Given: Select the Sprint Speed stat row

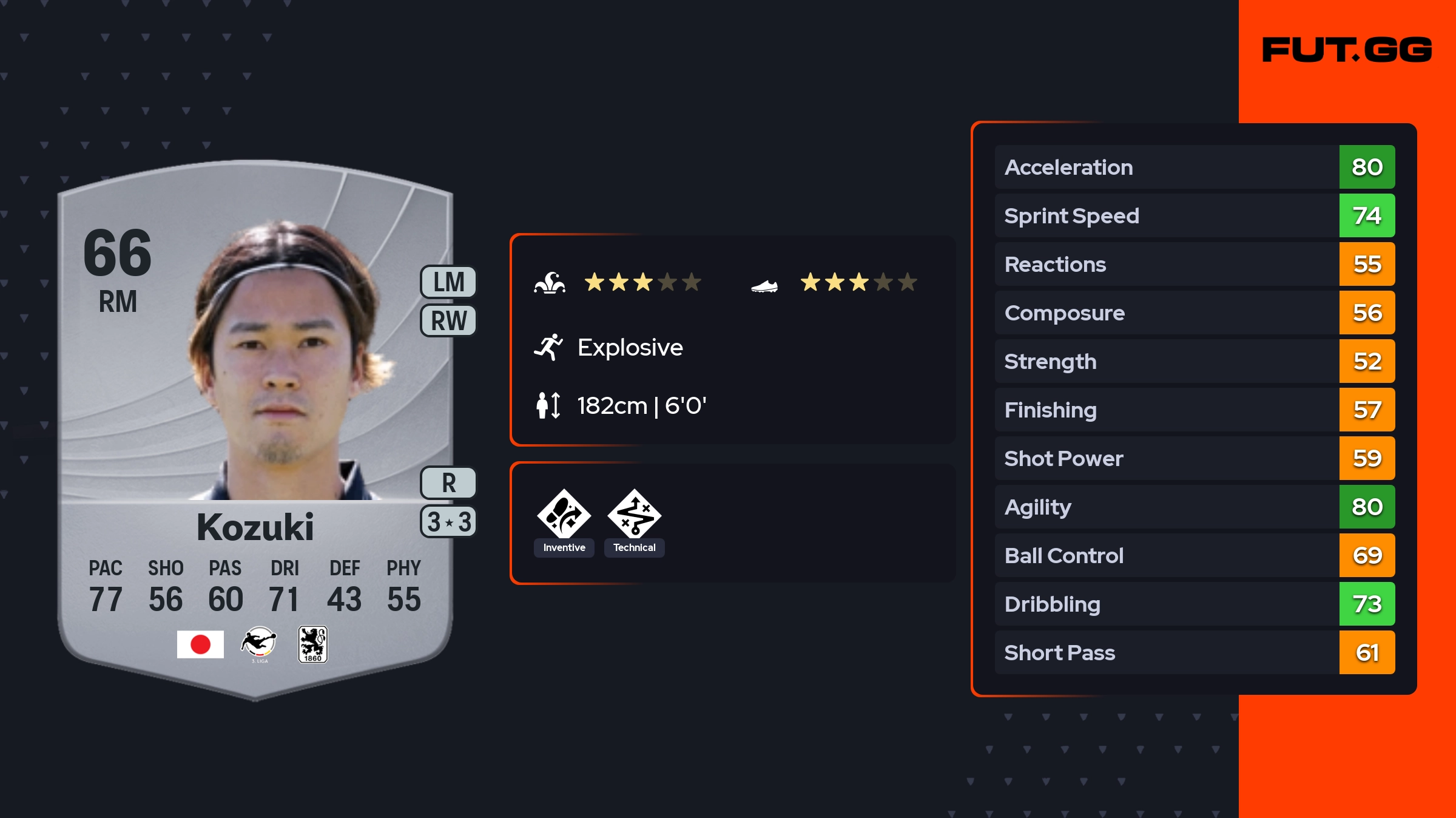Looking at the screenshot, I should coord(1194,215).
